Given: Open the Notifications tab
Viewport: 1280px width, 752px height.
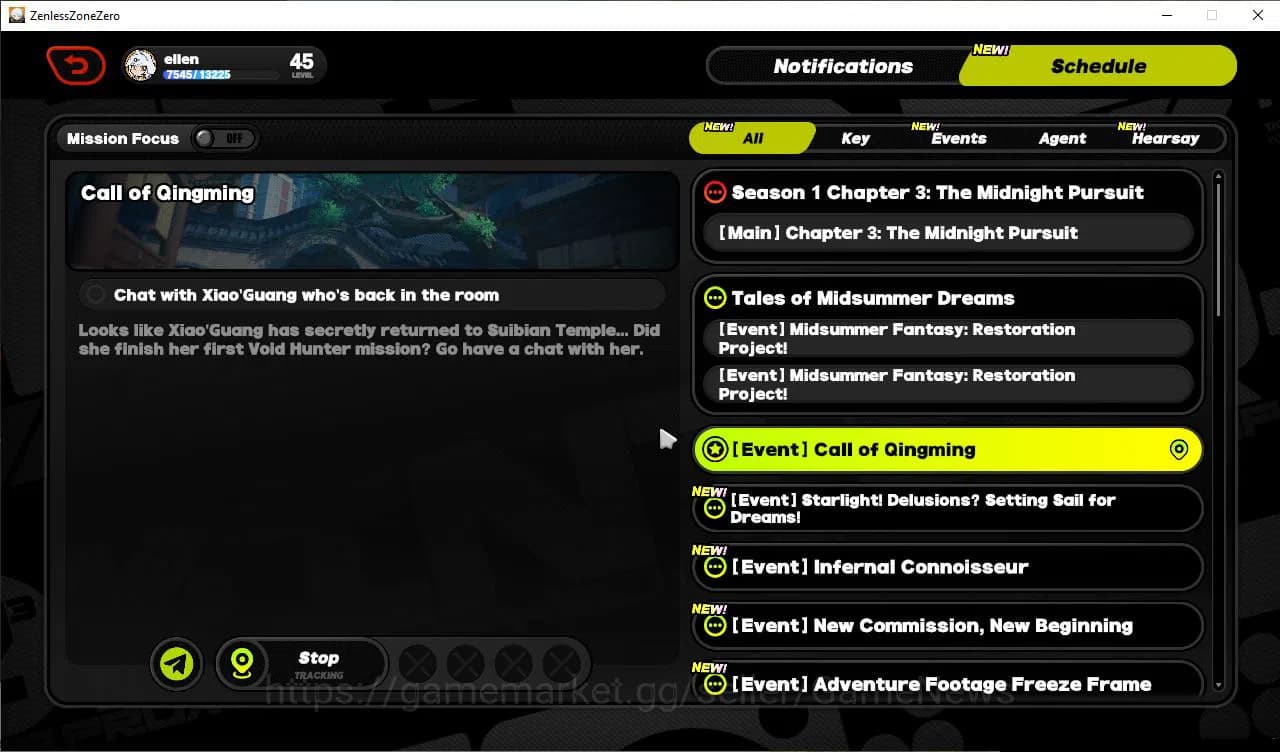Looking at the screenshot, I should (x=842, y=66).
